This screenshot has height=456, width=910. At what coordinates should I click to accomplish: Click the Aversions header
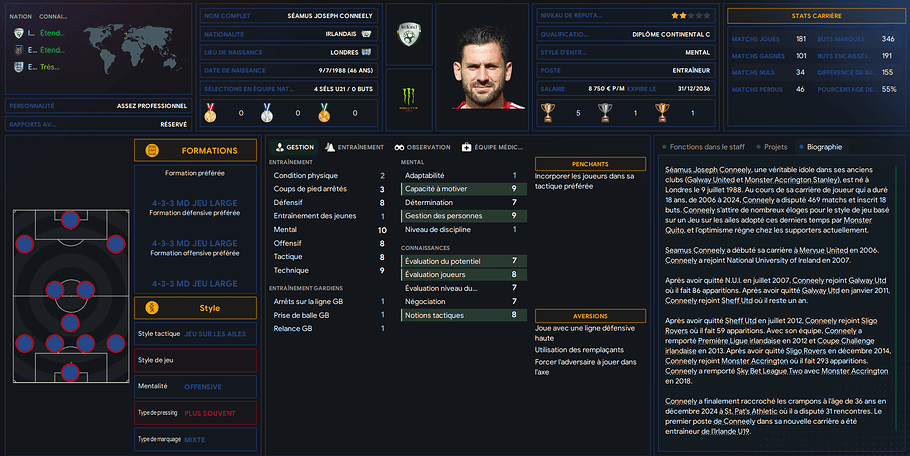pos(590,315)
